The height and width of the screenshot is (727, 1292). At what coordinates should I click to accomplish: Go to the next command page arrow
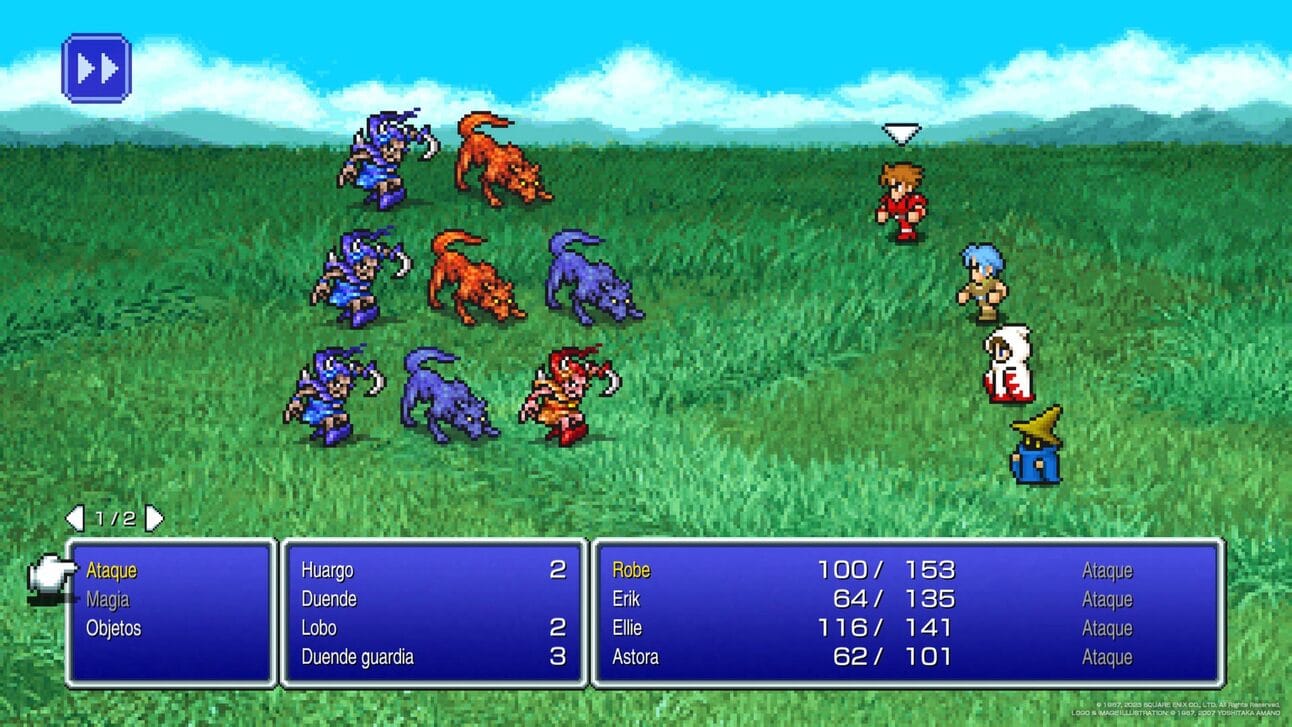click(155, 518)
